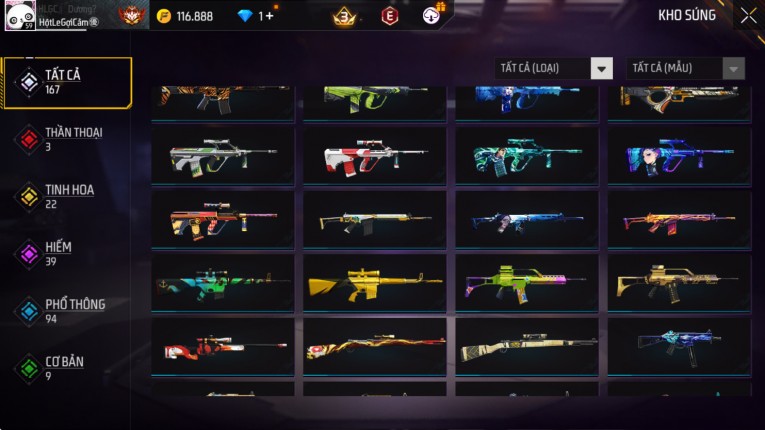The width and height of the screenshot is (765, 430).
Task: Choose the lime green and purple rifle skin
Action: click(x=527, y=283)
